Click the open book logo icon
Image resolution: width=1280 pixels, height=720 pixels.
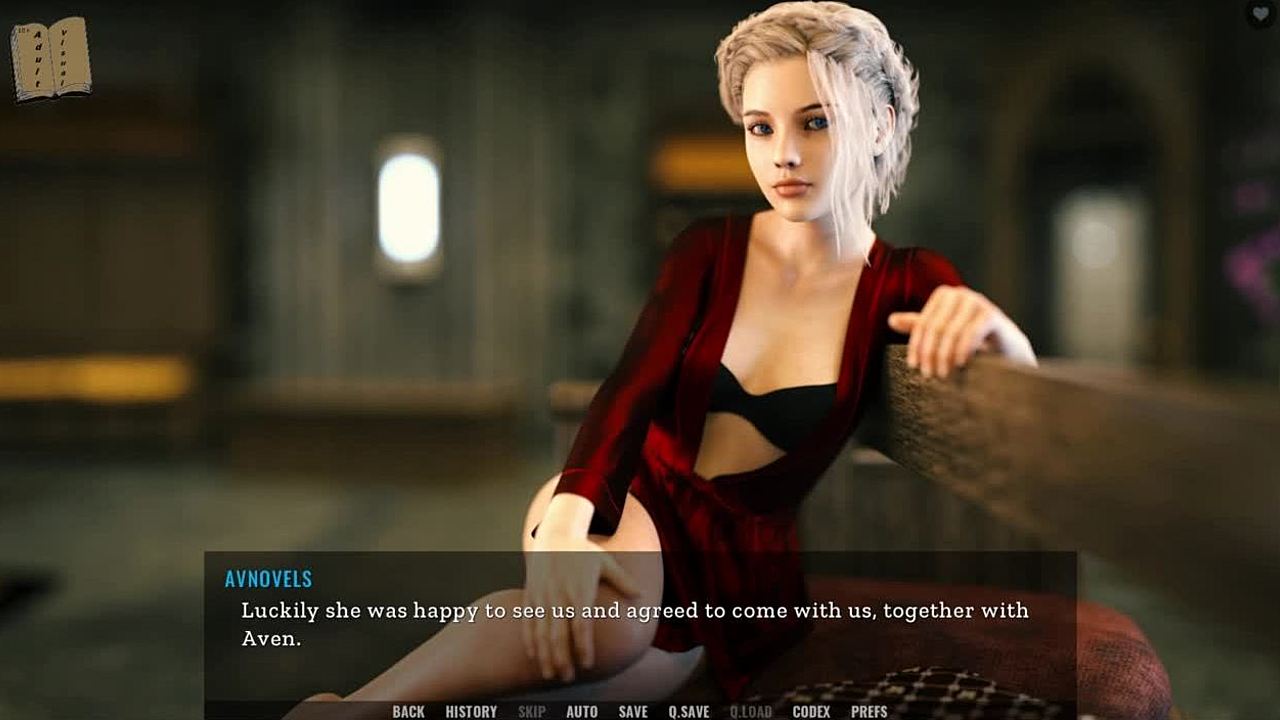[51, 59]
